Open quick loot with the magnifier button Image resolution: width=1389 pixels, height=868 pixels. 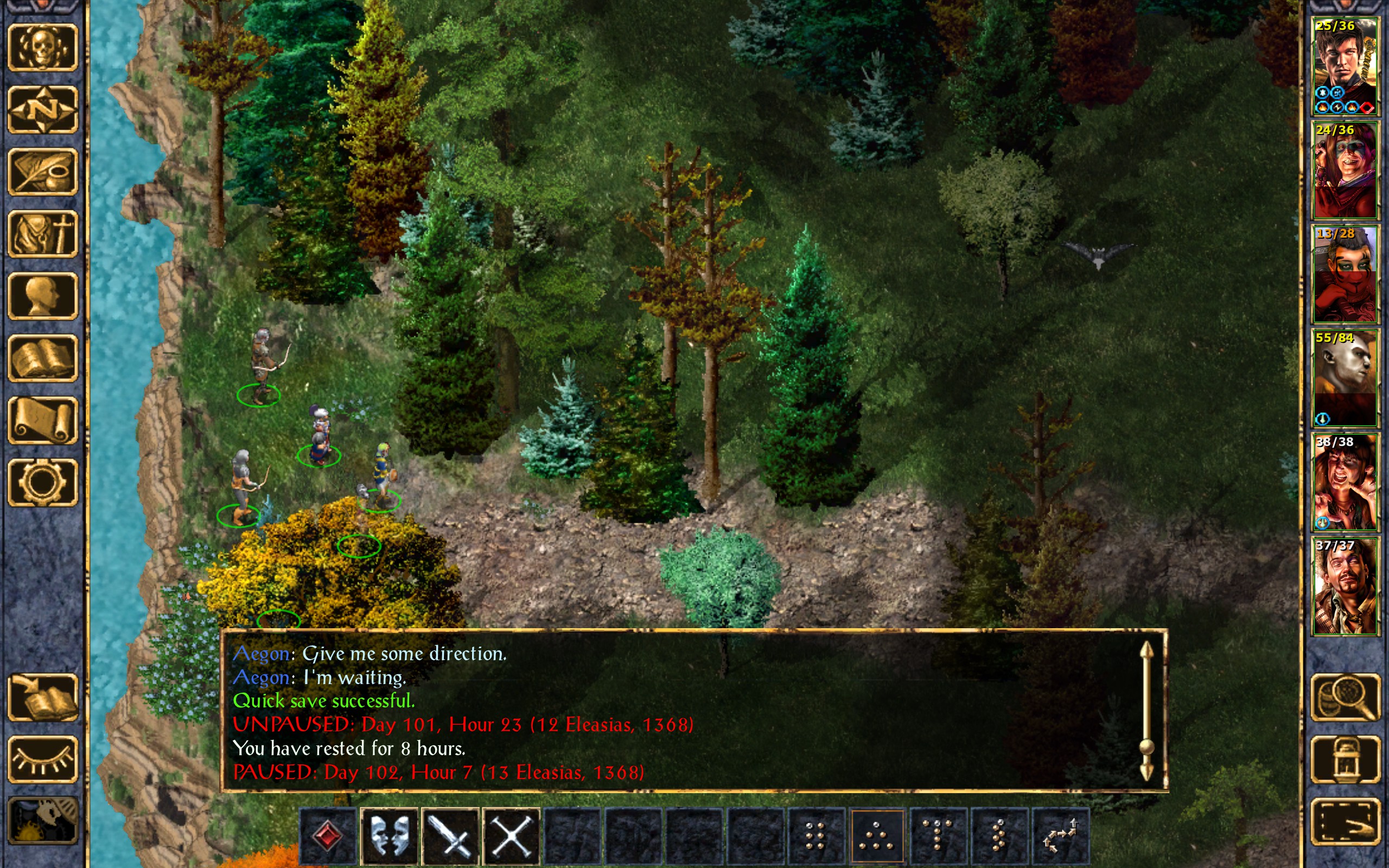click(x=1345, y=698)
